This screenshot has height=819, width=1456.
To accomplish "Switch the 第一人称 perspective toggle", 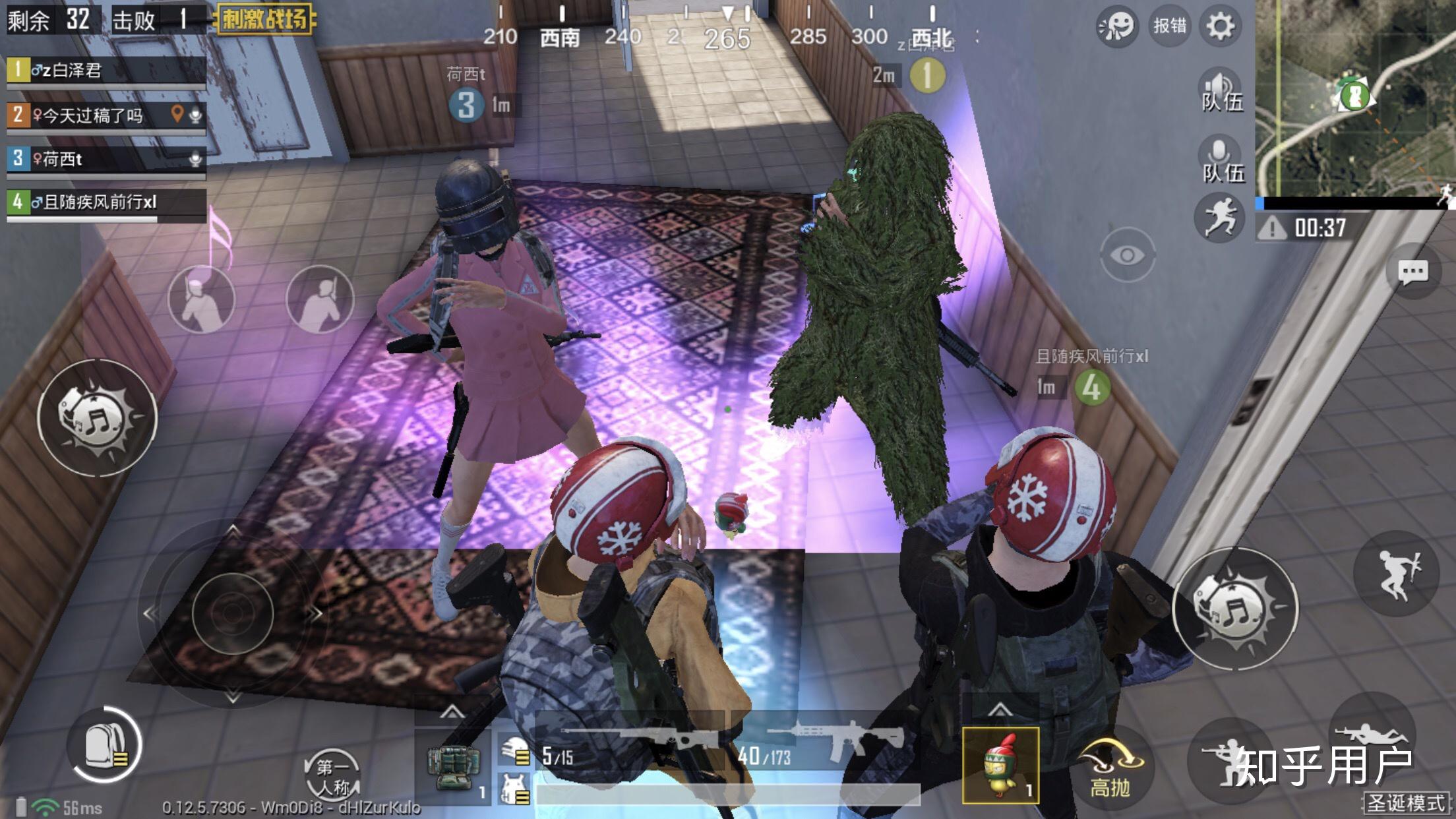I will 332,775.
